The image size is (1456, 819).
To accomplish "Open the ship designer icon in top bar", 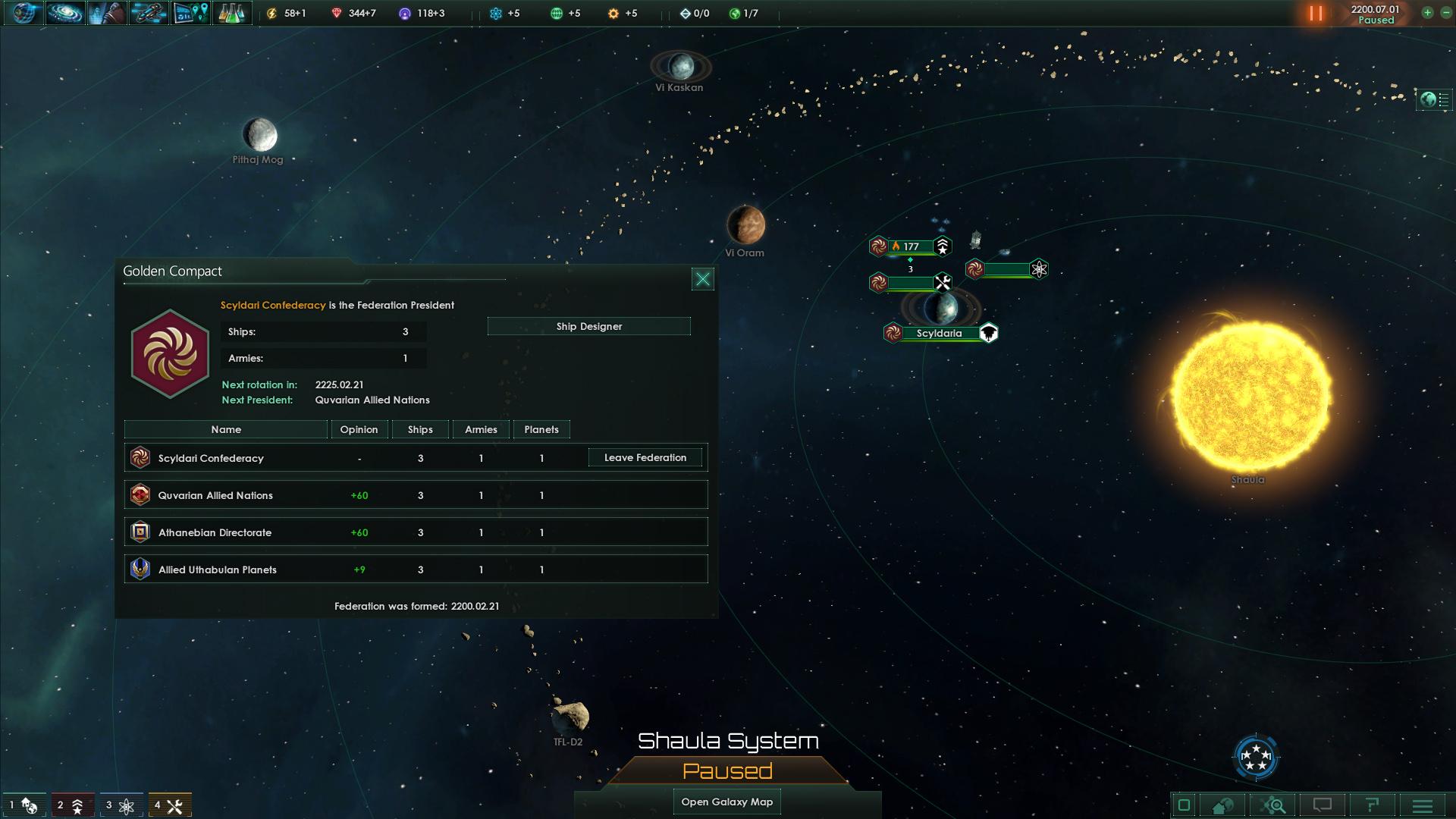I will click(x=148, y=13).
